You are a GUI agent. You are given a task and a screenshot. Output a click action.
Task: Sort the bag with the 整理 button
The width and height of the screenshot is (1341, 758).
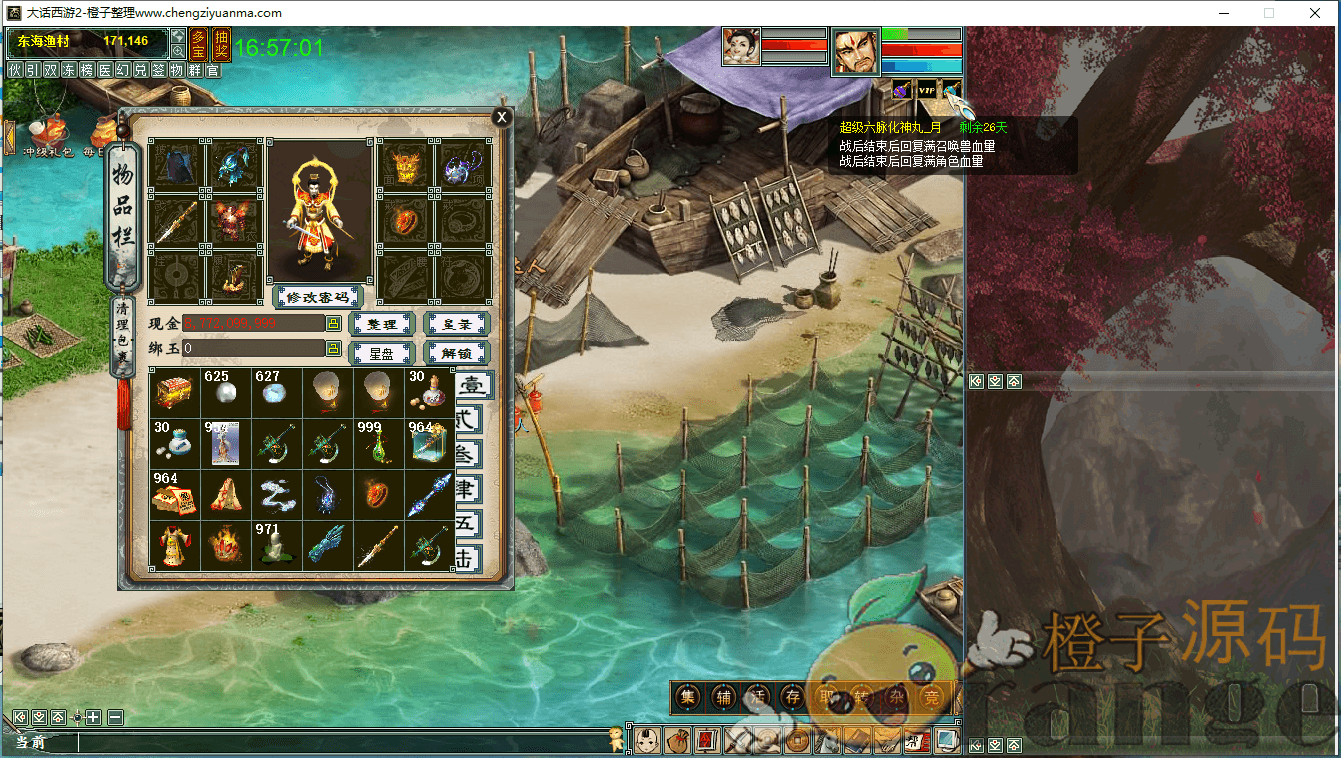381,324
